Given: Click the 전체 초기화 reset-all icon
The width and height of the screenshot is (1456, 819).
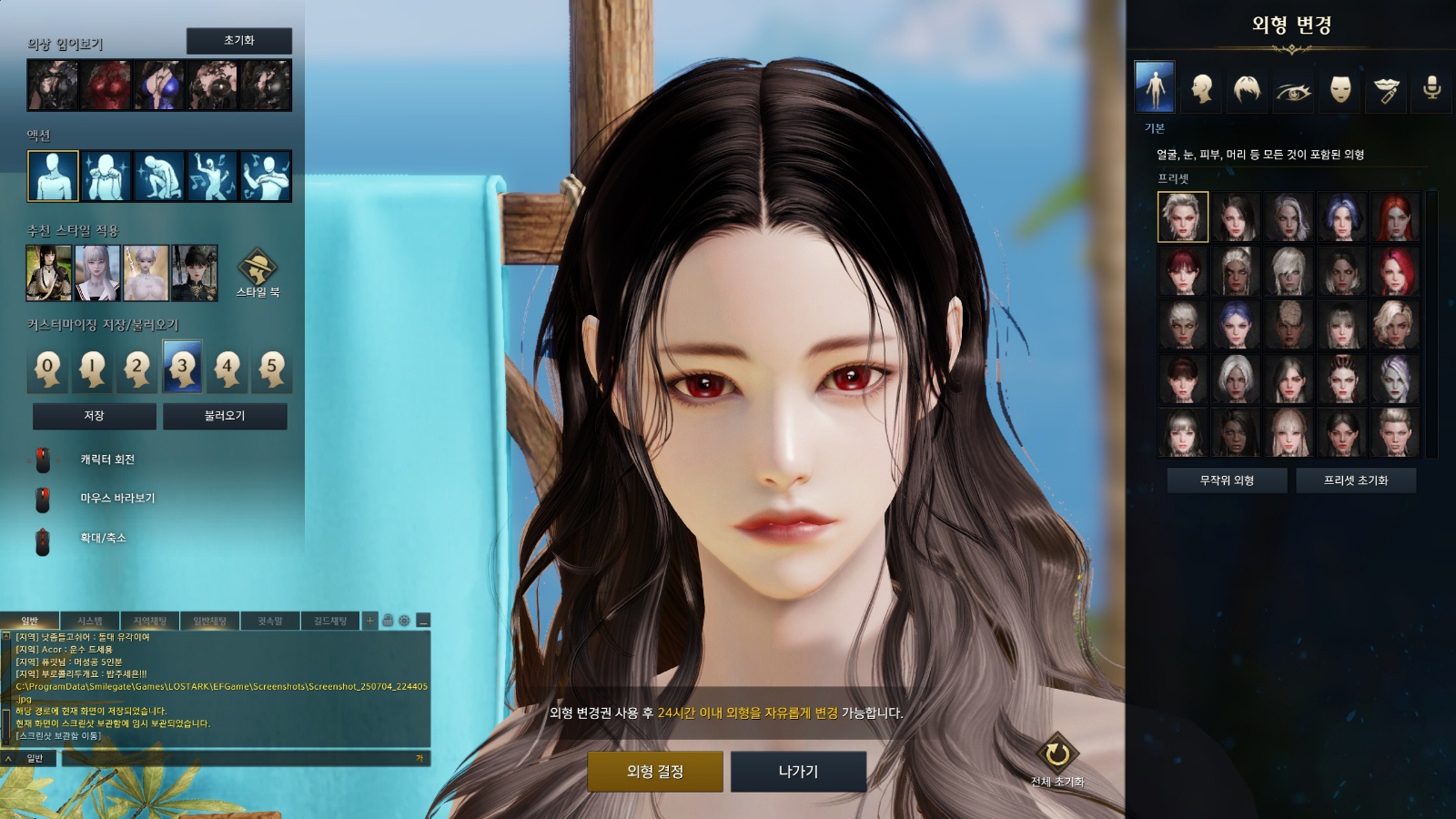Looking at the screenshot, I should (x=1057, y=754).
